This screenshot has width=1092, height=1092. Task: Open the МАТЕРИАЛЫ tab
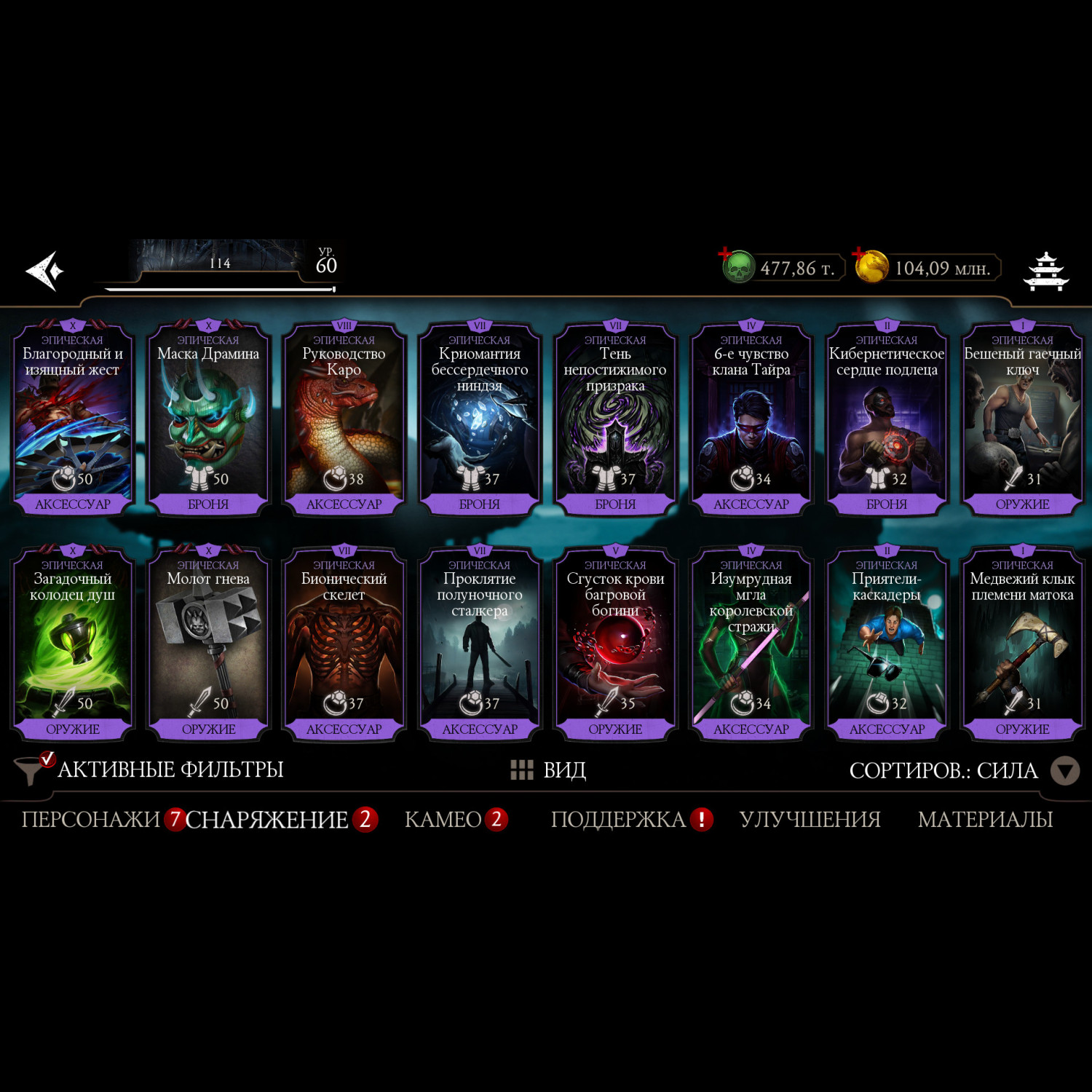click(x=985, y=820)
